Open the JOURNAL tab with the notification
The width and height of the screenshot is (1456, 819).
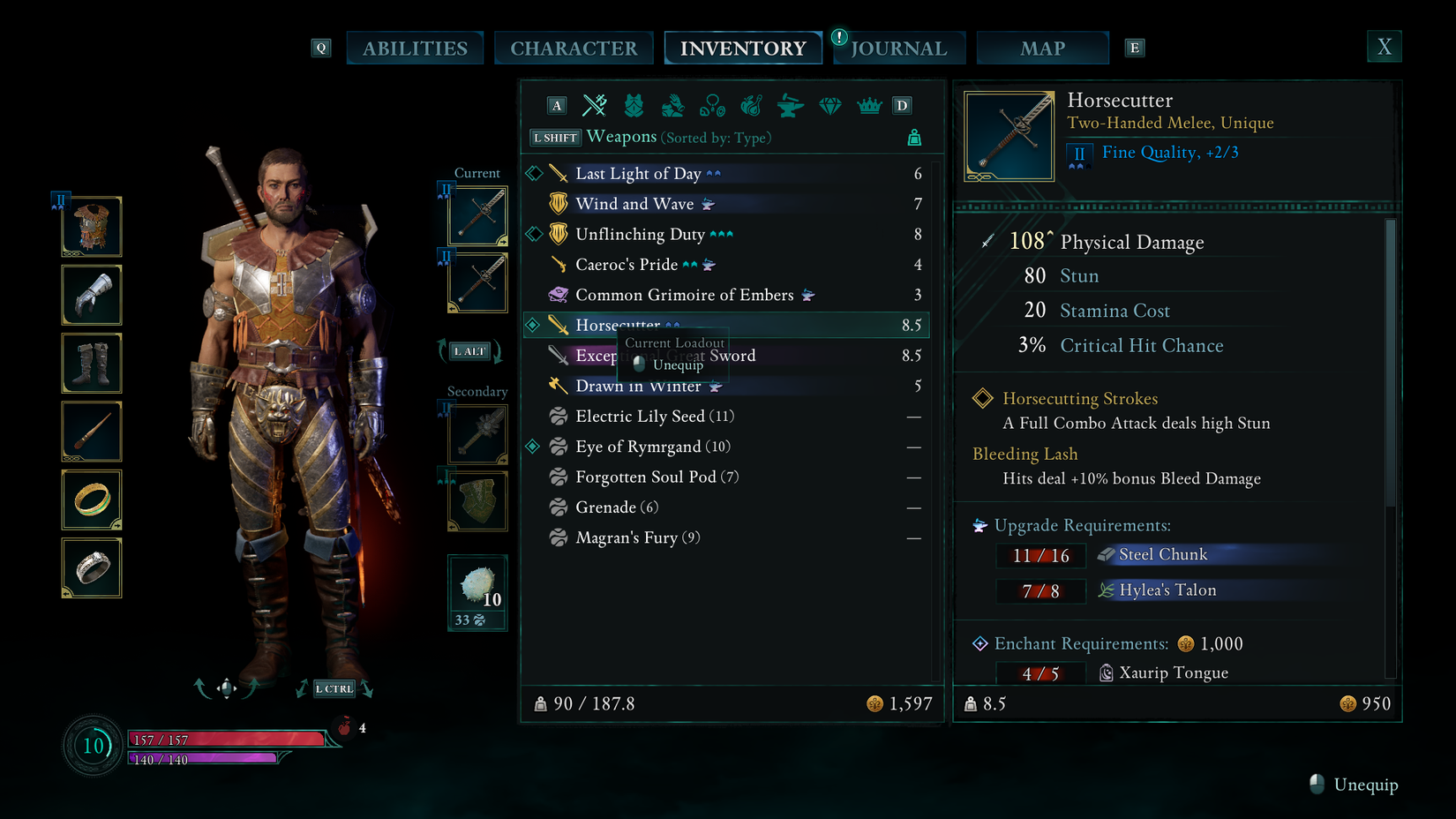tap(898, 48)
